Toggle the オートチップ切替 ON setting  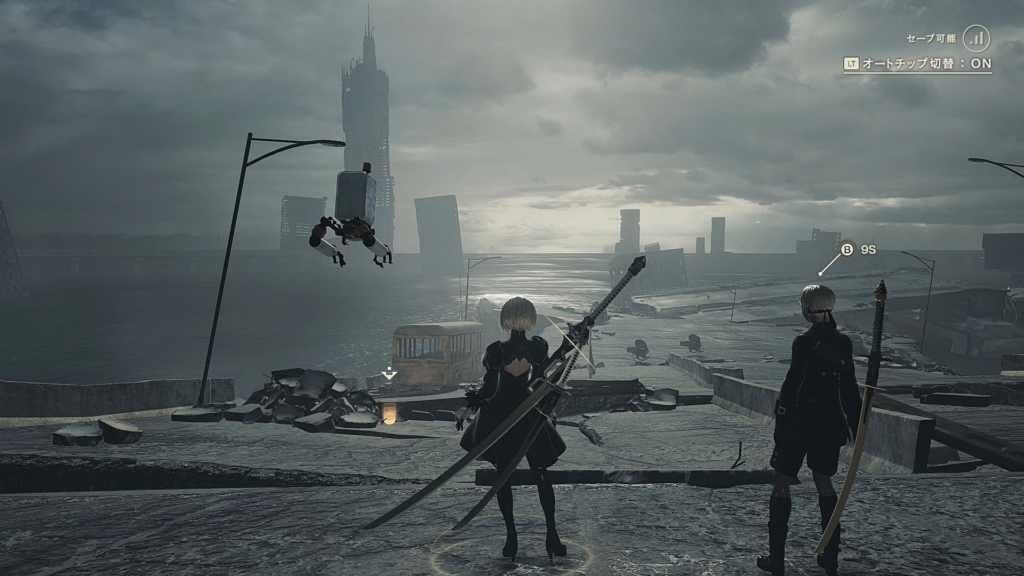pos(917,63)
